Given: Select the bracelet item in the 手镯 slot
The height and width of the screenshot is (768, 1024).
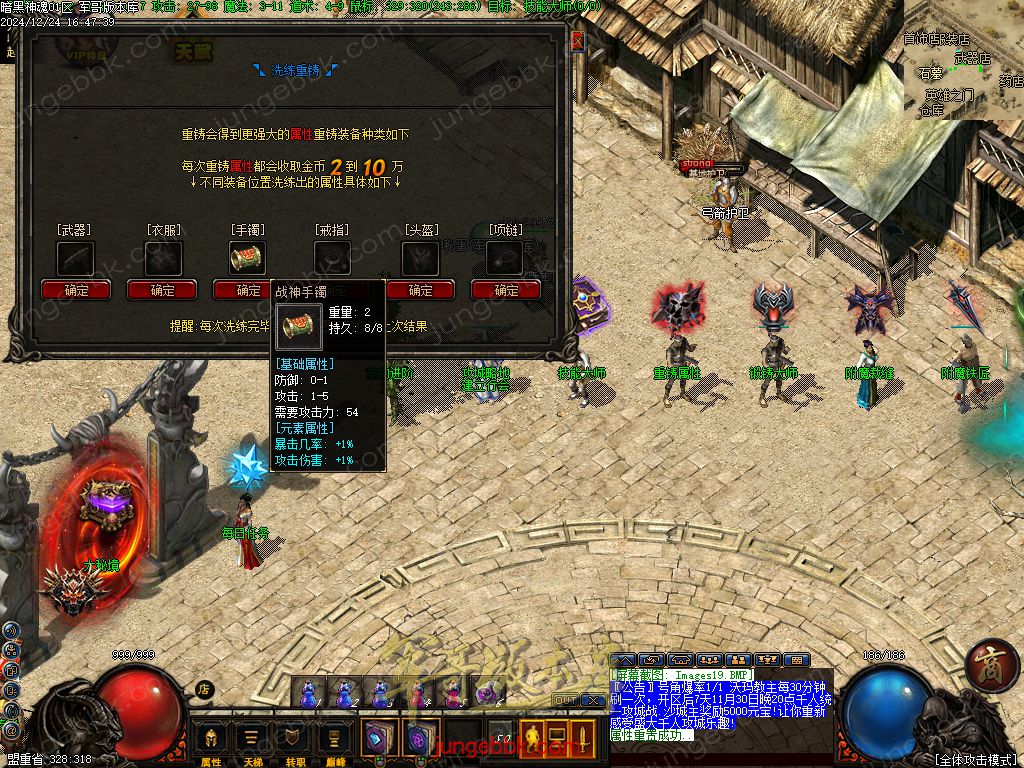Looking at the screenshot, I should pyautogui.click(x=248, y=258).
